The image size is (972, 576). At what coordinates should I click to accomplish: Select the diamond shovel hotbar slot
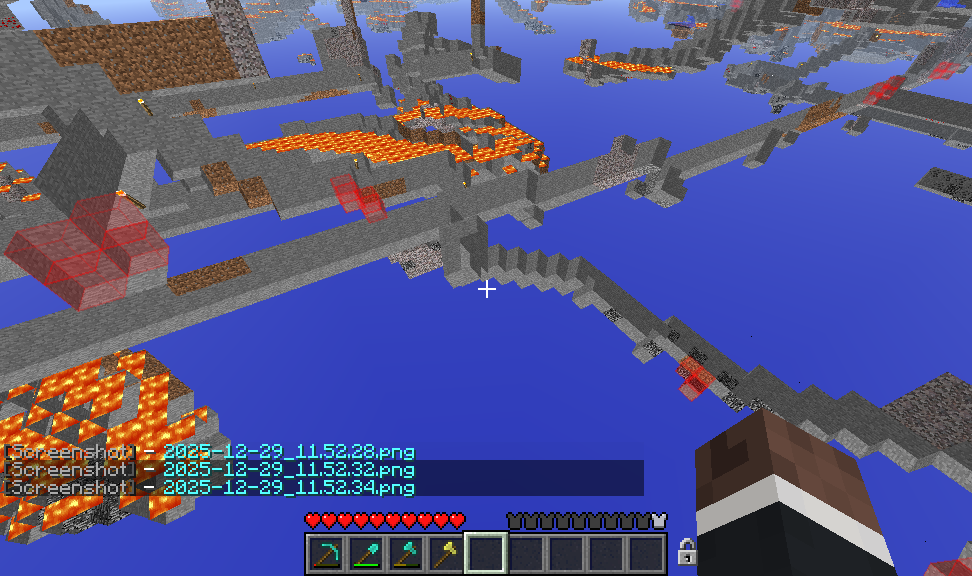tap(366, 552)
